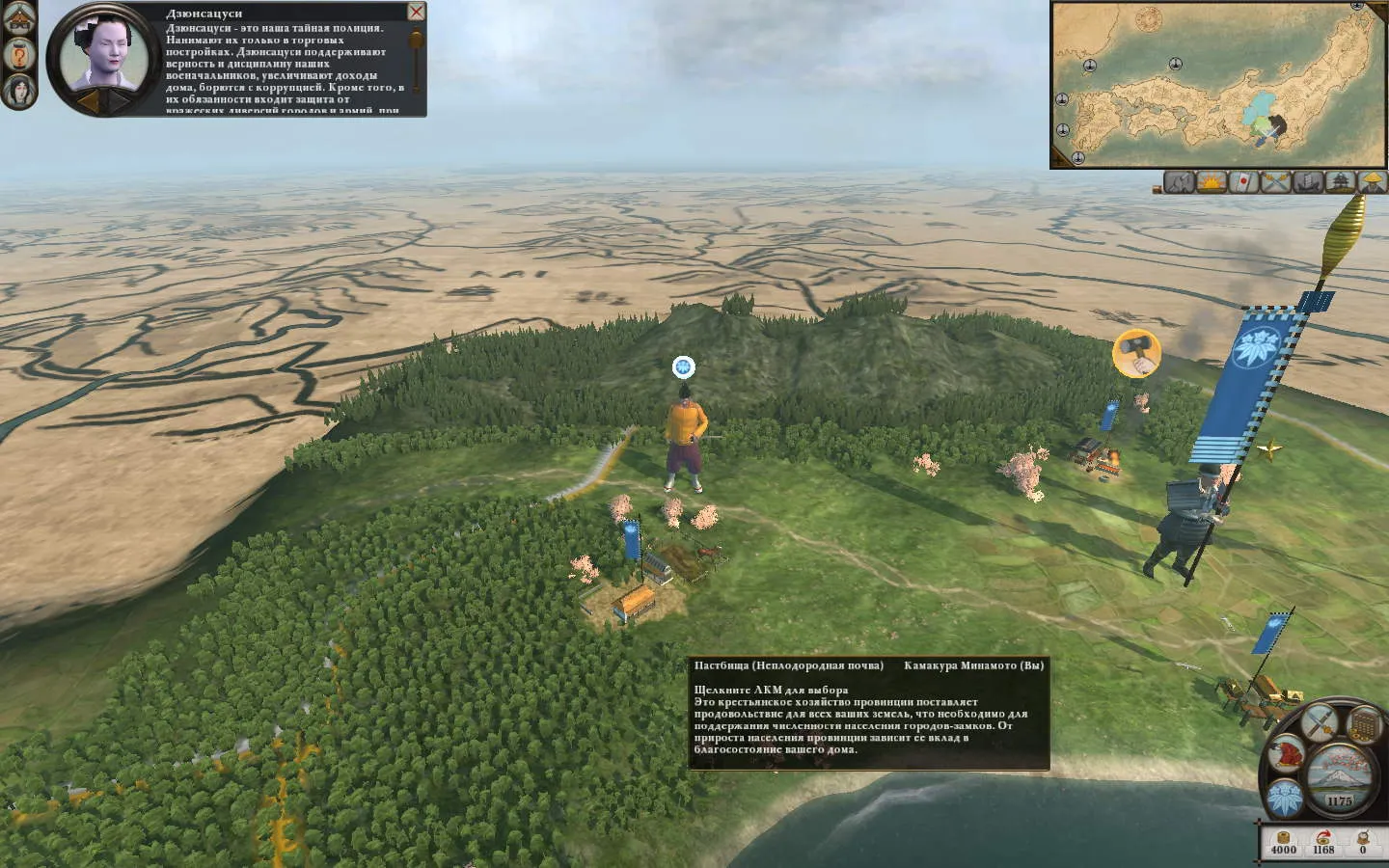The width and height of the screenshot is (1389, 868).
Task: End turn using Mount Fuji button
Action: tap(1339, 772)
